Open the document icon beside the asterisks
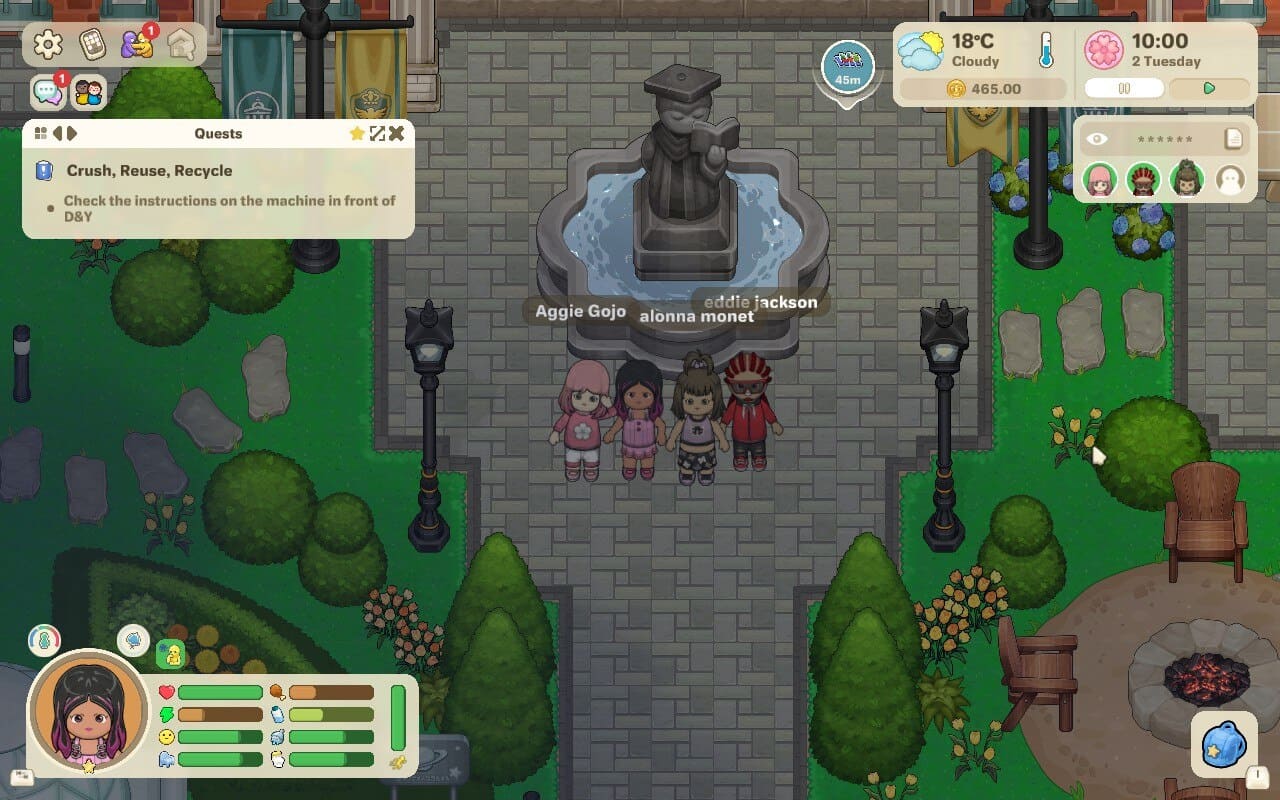Screen dimensions: 1280x800 coord(1234,139)
